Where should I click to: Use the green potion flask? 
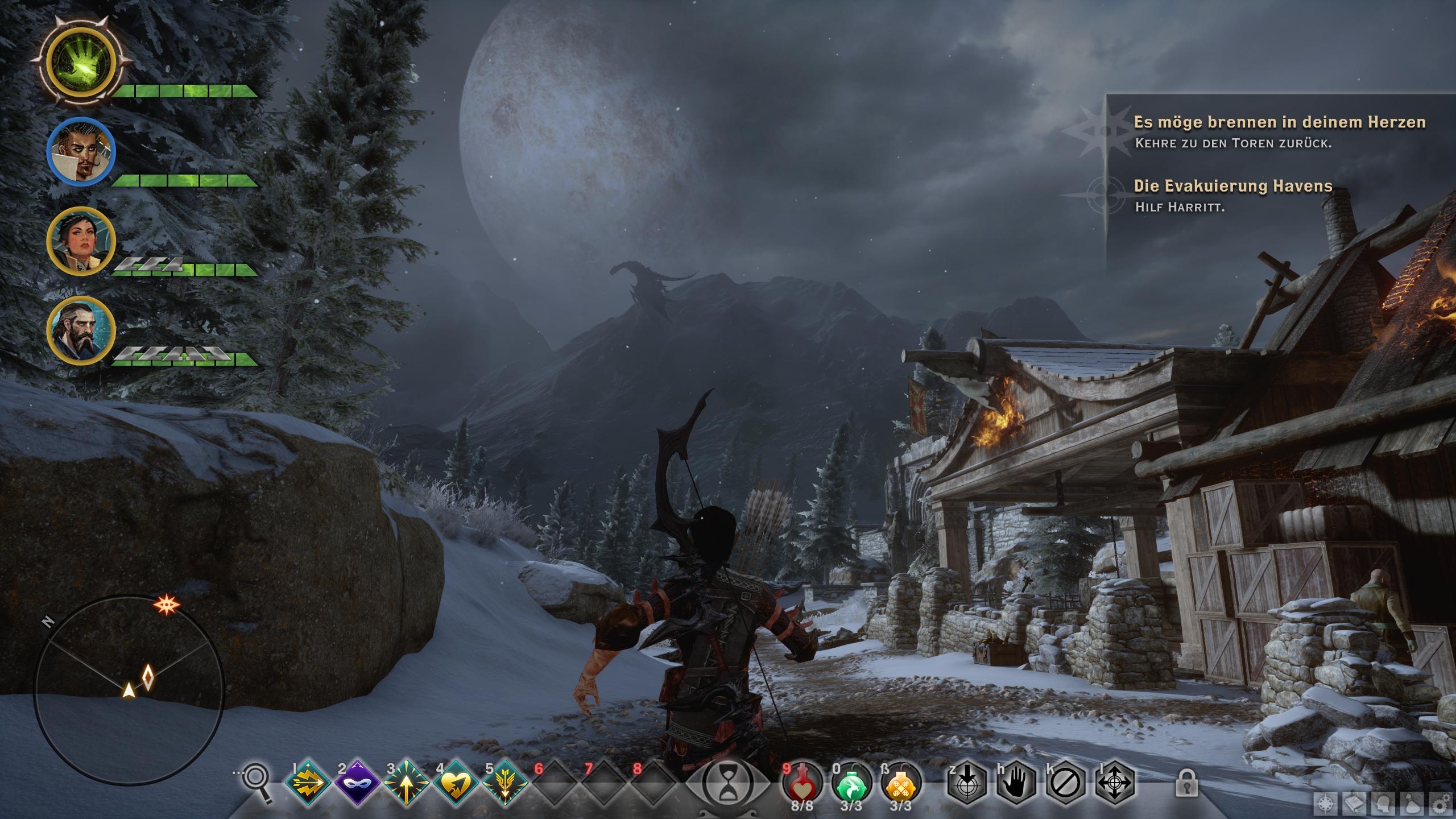(851, 783)
